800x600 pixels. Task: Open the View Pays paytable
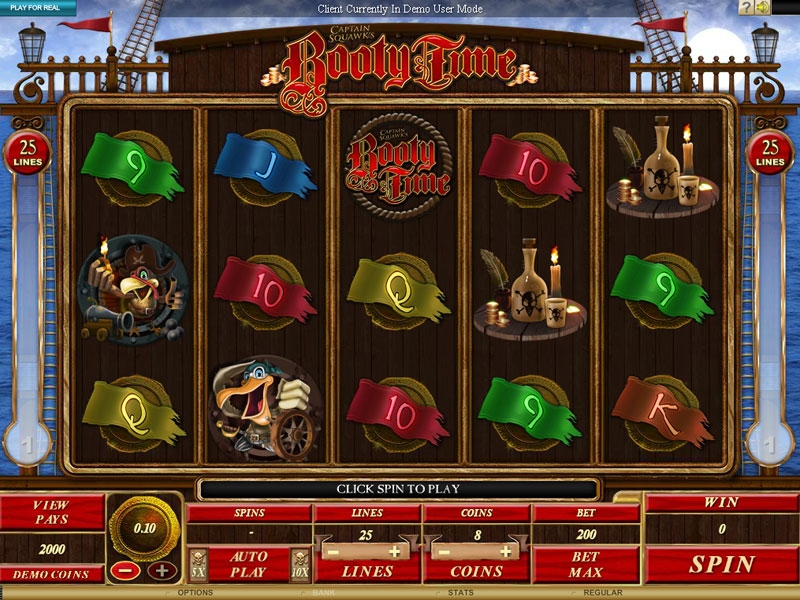51,512
